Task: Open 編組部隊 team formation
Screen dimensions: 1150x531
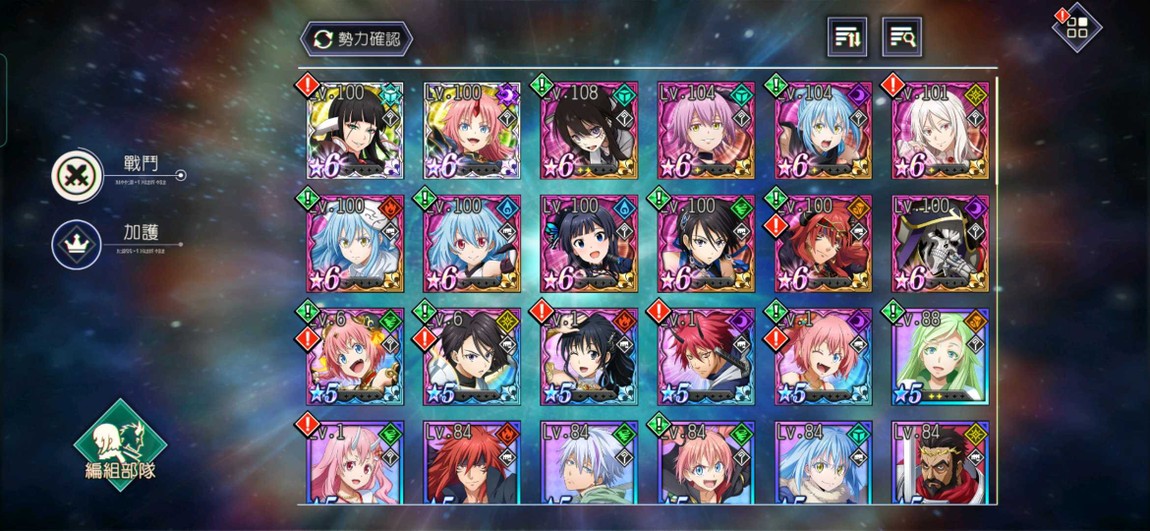Action: tap(120, 446)
